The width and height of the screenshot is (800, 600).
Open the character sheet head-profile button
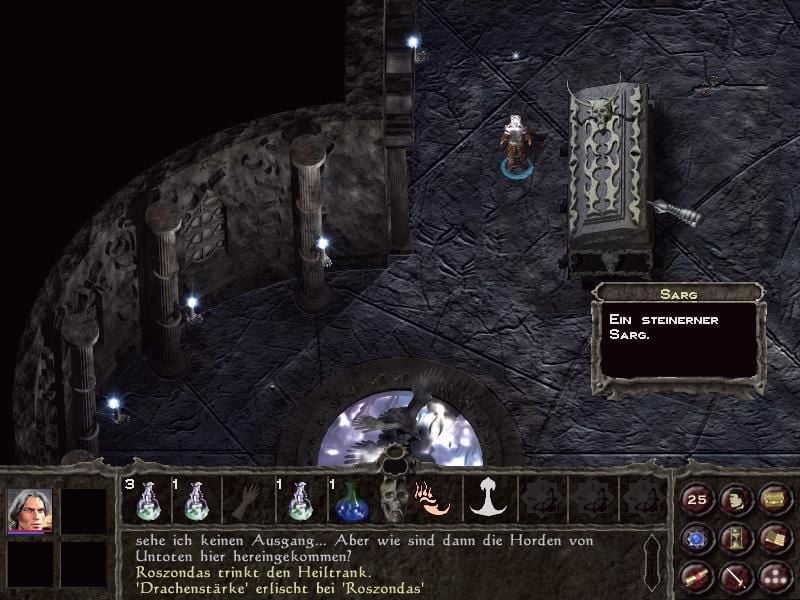736,499
